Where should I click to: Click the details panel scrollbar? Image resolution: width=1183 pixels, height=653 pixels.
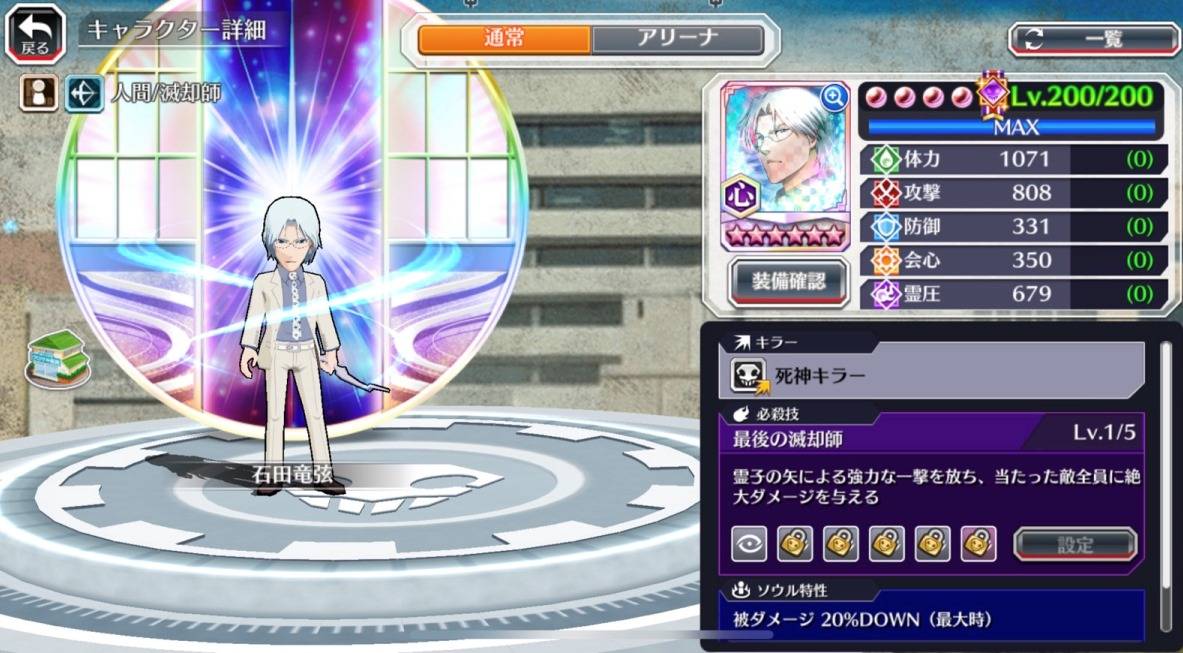click(x=1165, y=480)
